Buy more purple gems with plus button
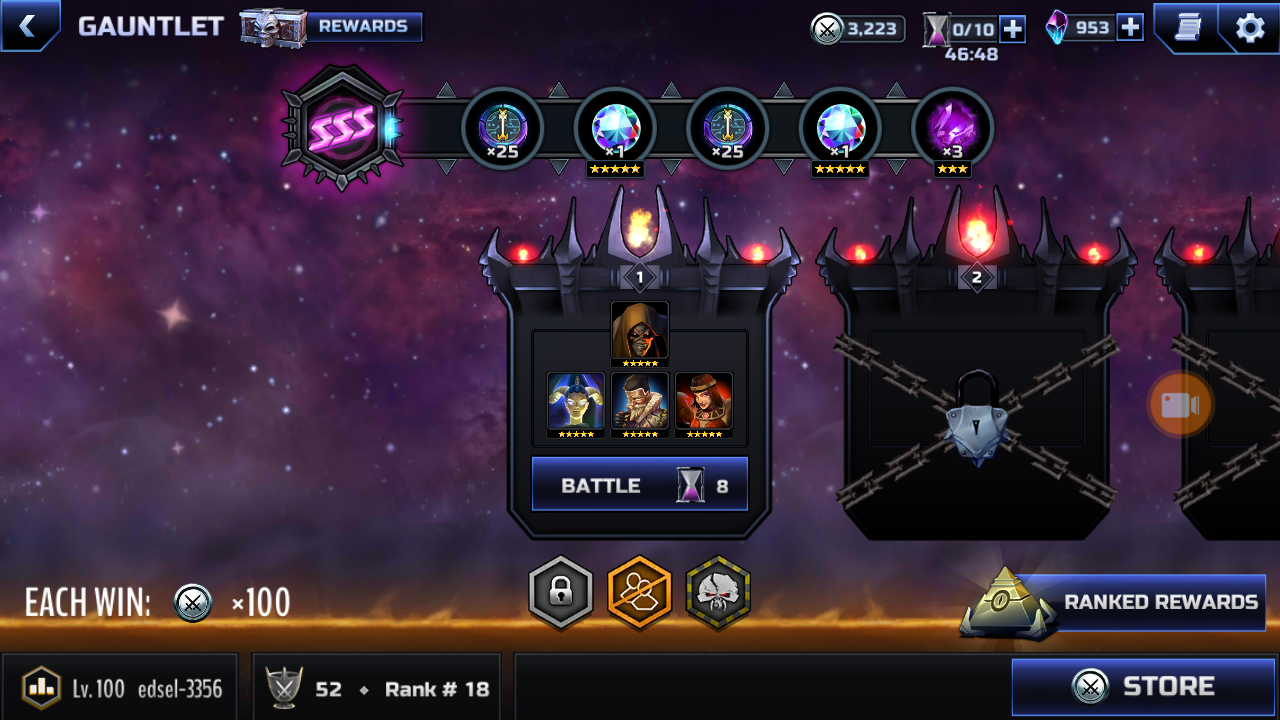The height and width of the screenshot is (720, 1280). (x=1130, y=27)
